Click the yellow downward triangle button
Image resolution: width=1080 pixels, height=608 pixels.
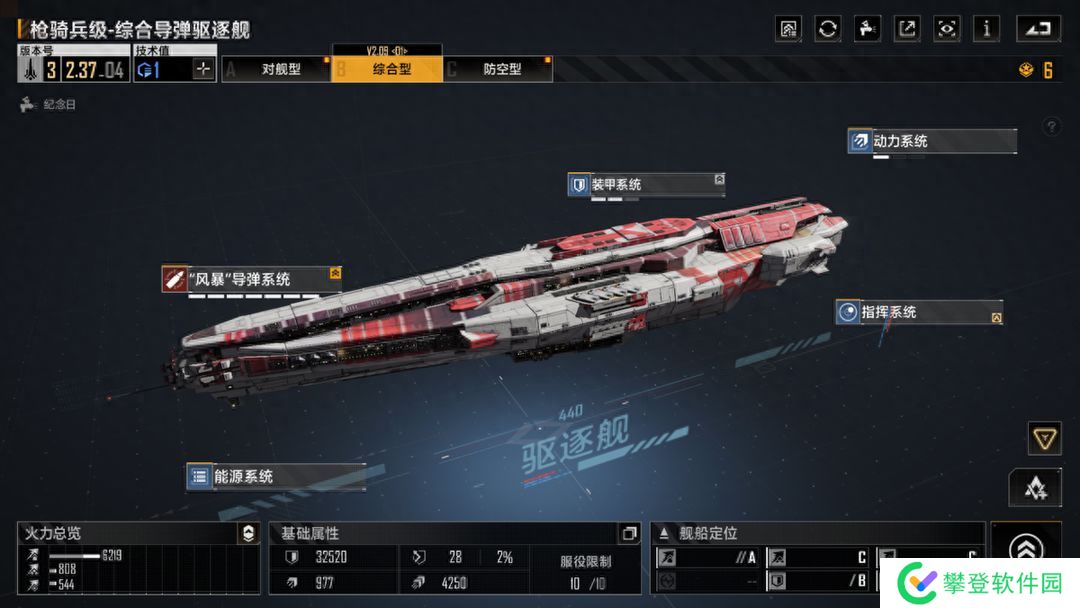point(1044,438)
